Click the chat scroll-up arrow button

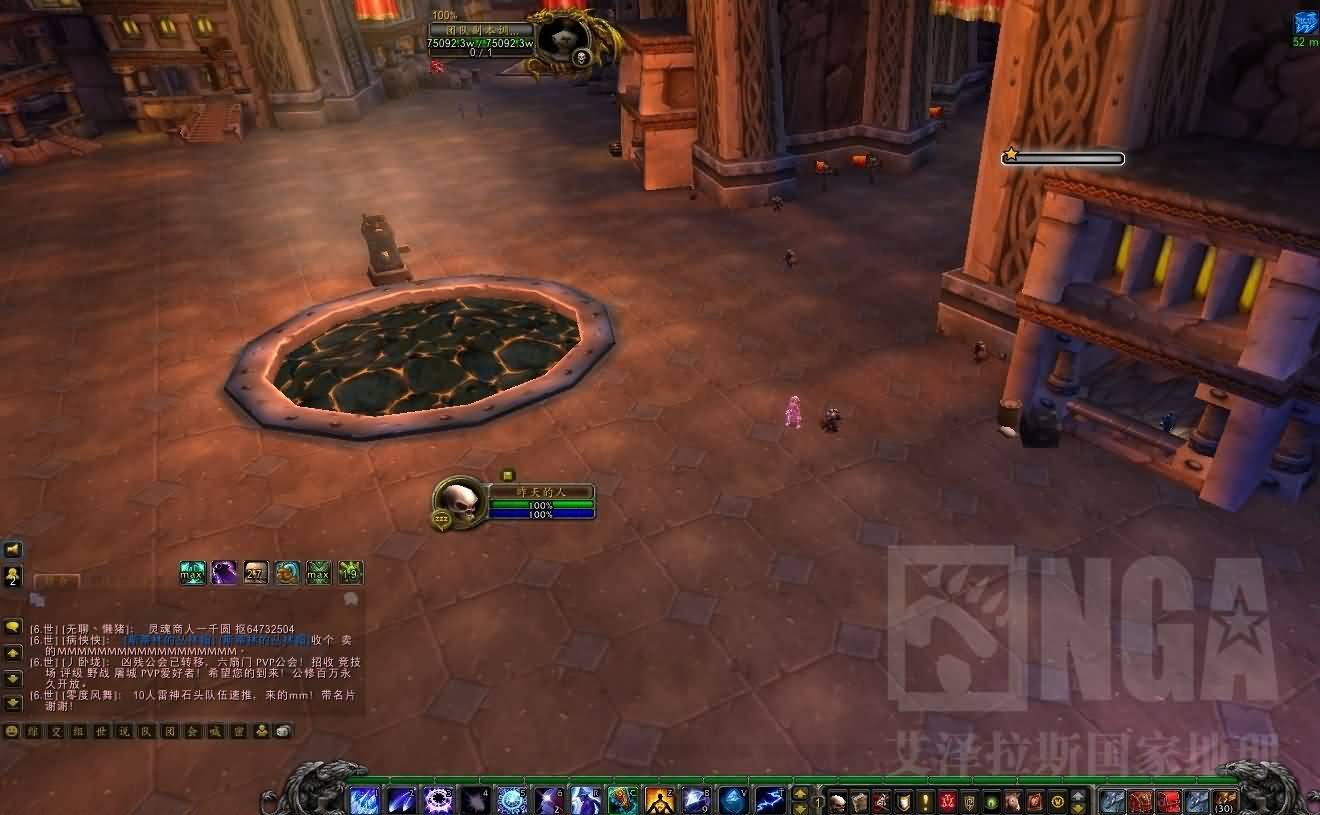tap(13, 653)
